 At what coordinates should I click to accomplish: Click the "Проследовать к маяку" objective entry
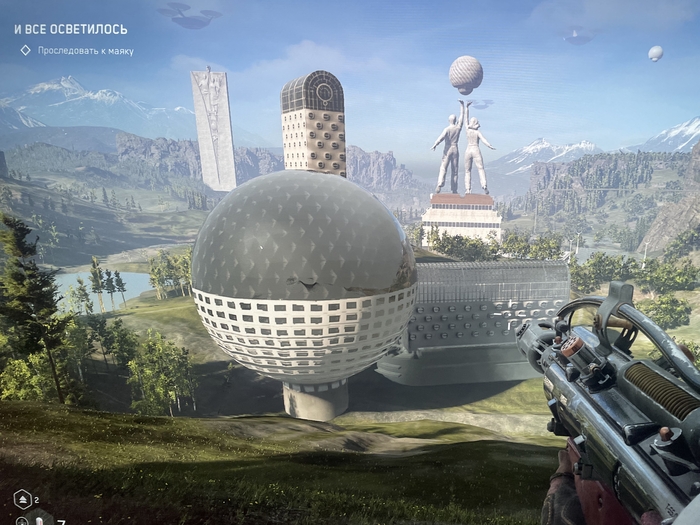tap(85, 50)
